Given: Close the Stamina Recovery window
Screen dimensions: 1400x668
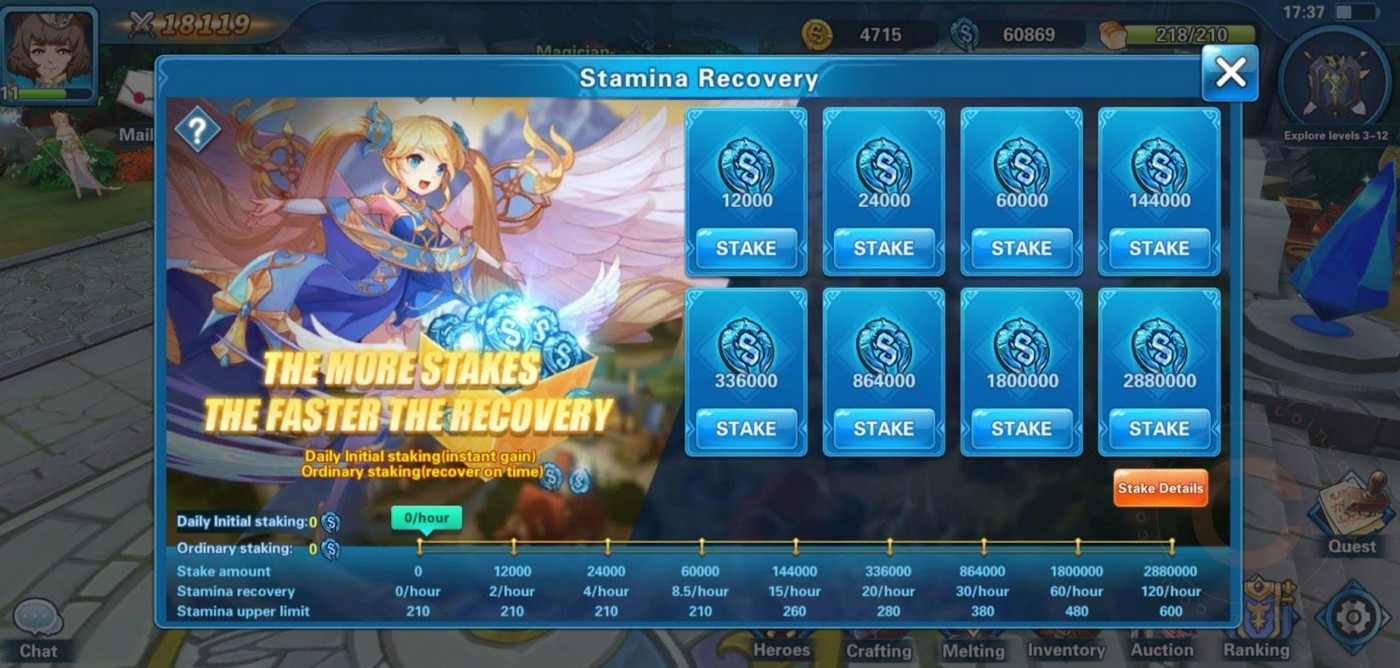Looking at the screenshot, I should pos(1229,73).
